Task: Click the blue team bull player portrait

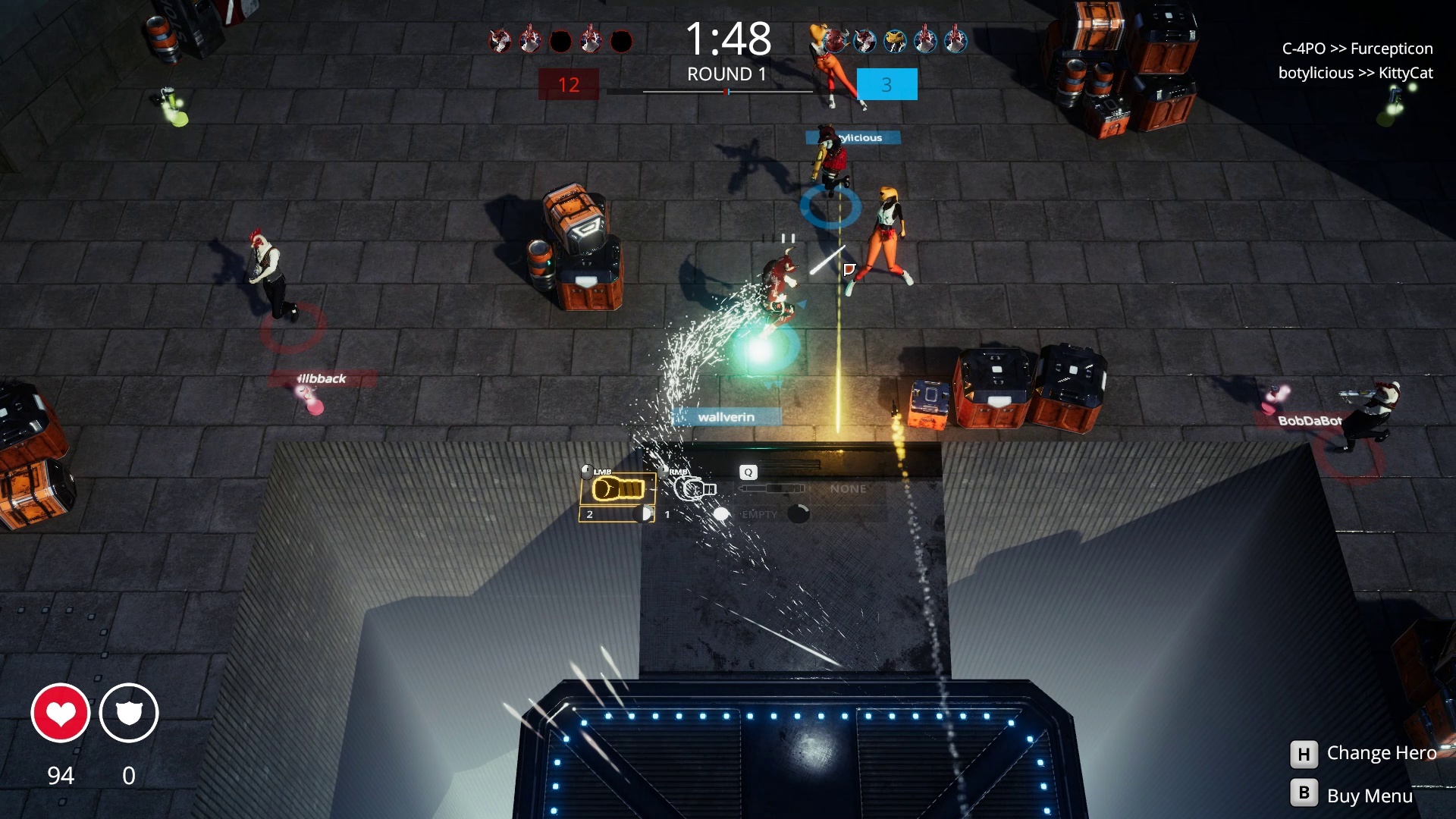Action: [x=834, y=39]
